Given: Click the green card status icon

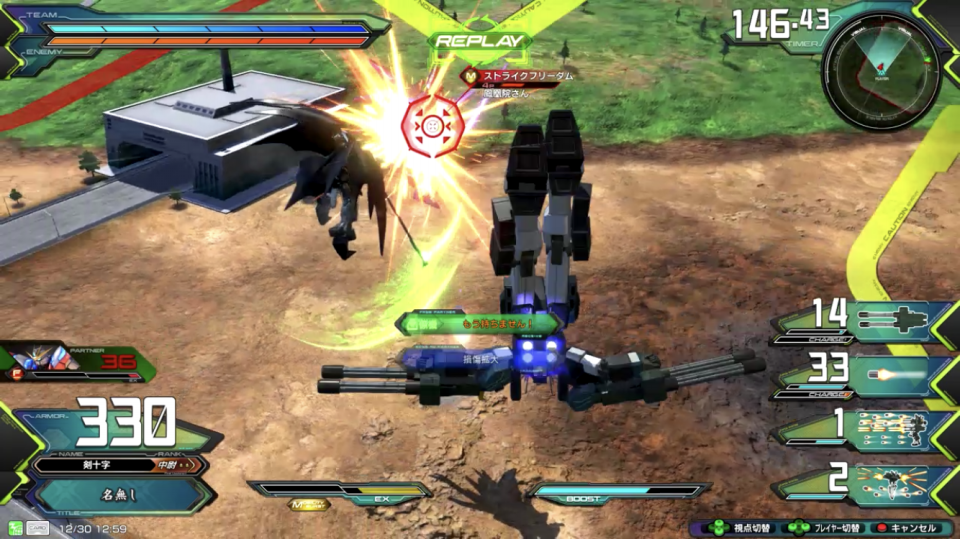Looking at the screenshot, I should 16,527.
